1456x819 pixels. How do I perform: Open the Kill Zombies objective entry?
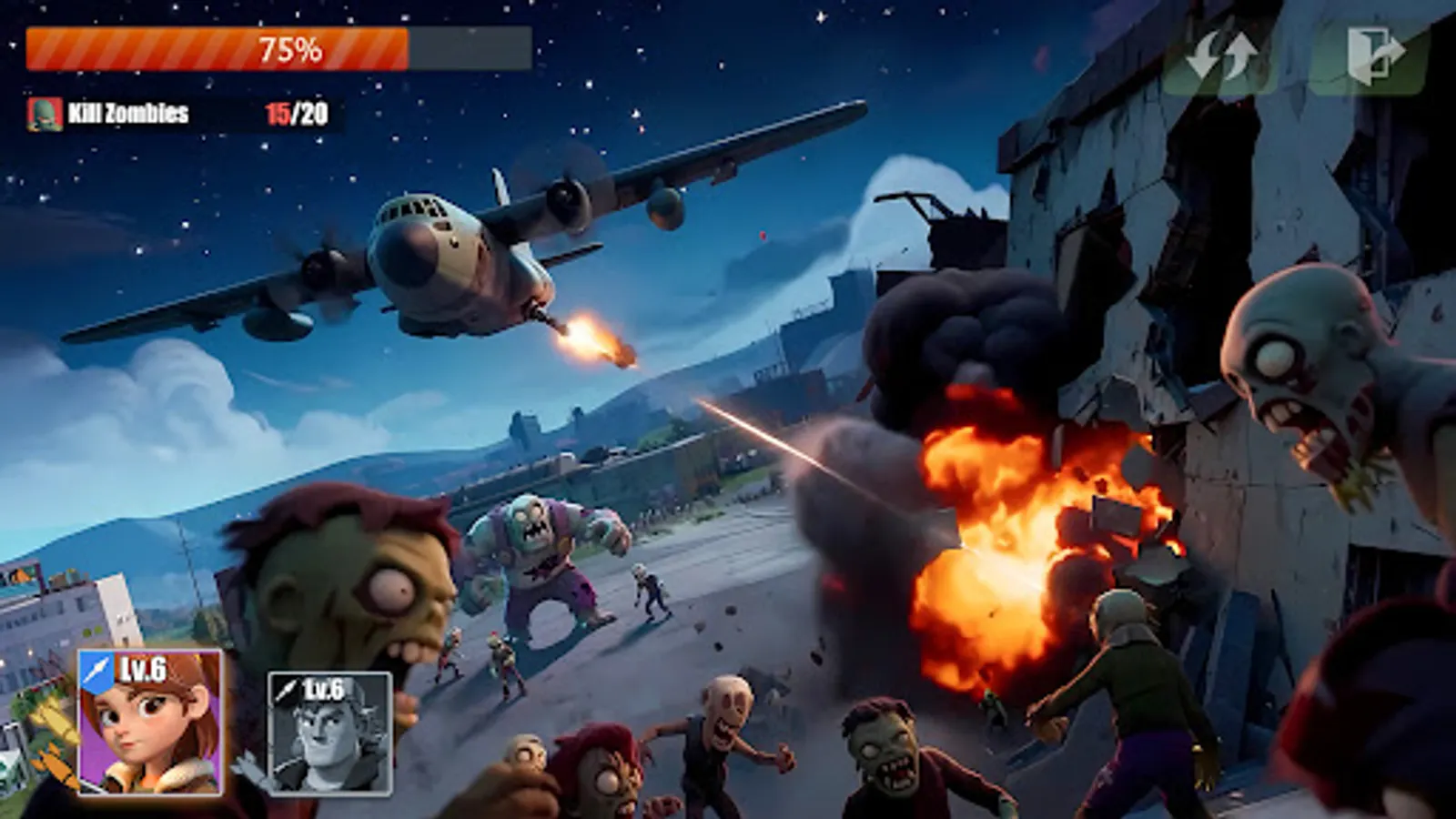[127, 114]
